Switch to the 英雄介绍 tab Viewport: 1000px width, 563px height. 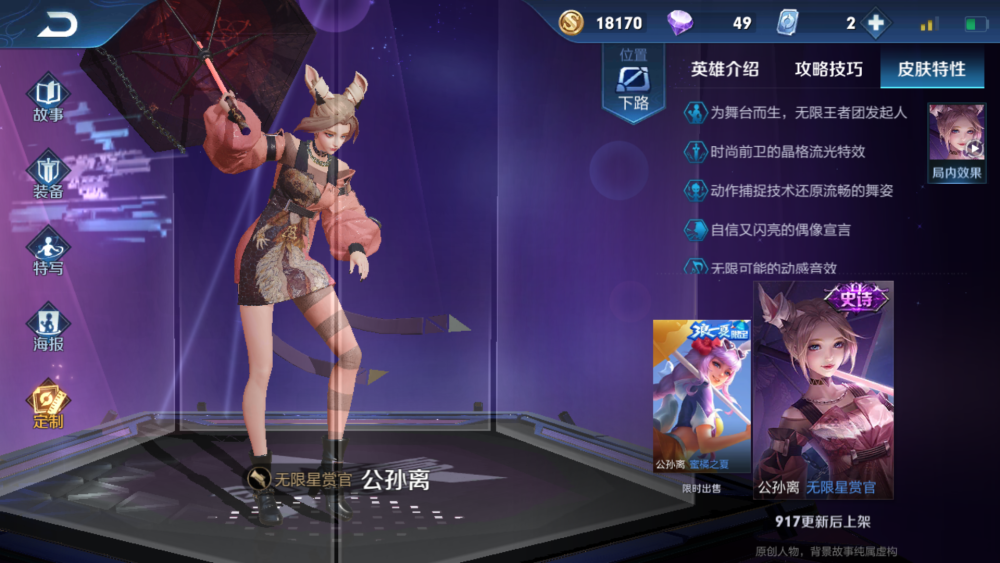725,69
